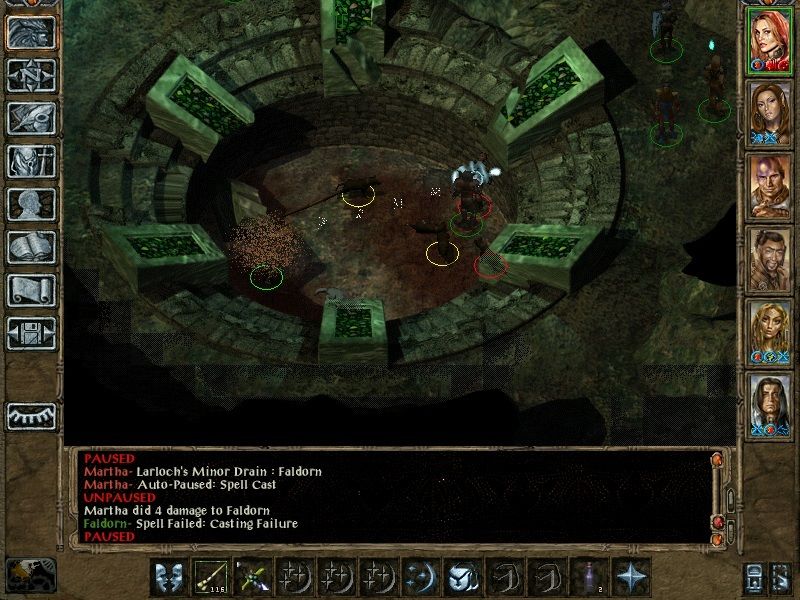Rest the party using the closed eye button
Screen dimensions: 800x600
click(31, 415)
